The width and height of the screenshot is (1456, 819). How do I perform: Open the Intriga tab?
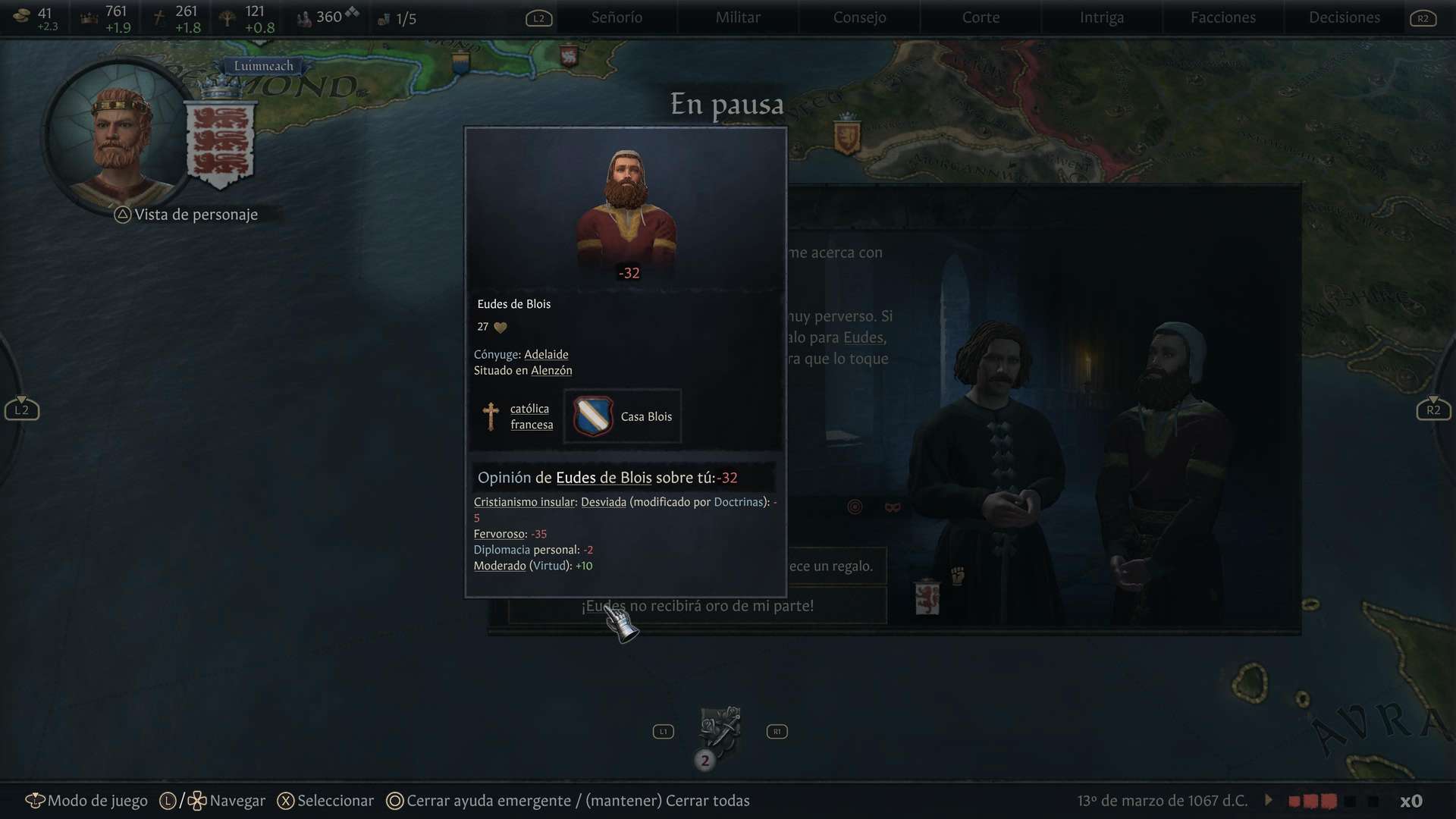[1102, 17]
